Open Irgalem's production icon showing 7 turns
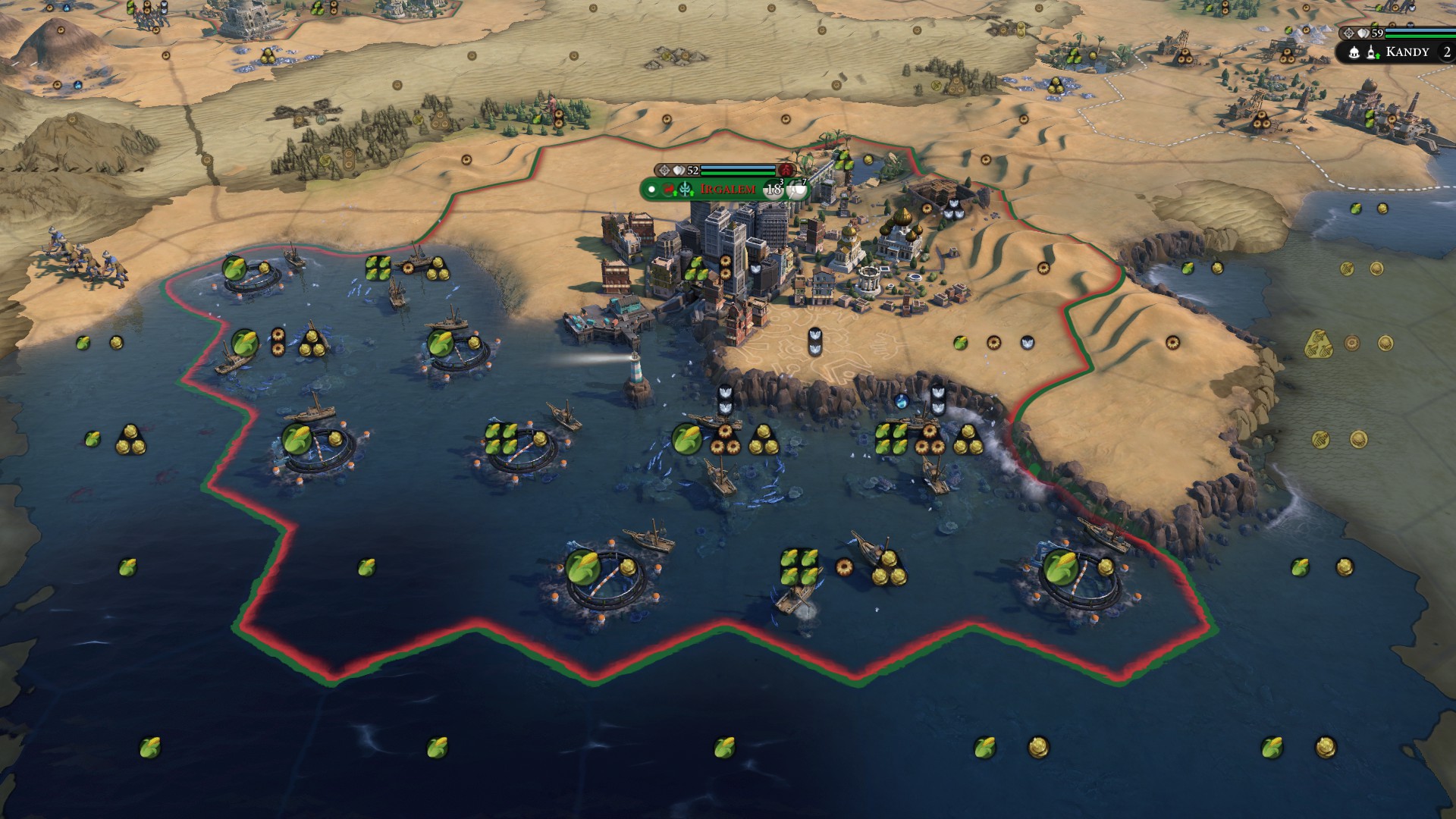Image resolution: width=1456 pixels, height=819 pixels. coord(796,190)
